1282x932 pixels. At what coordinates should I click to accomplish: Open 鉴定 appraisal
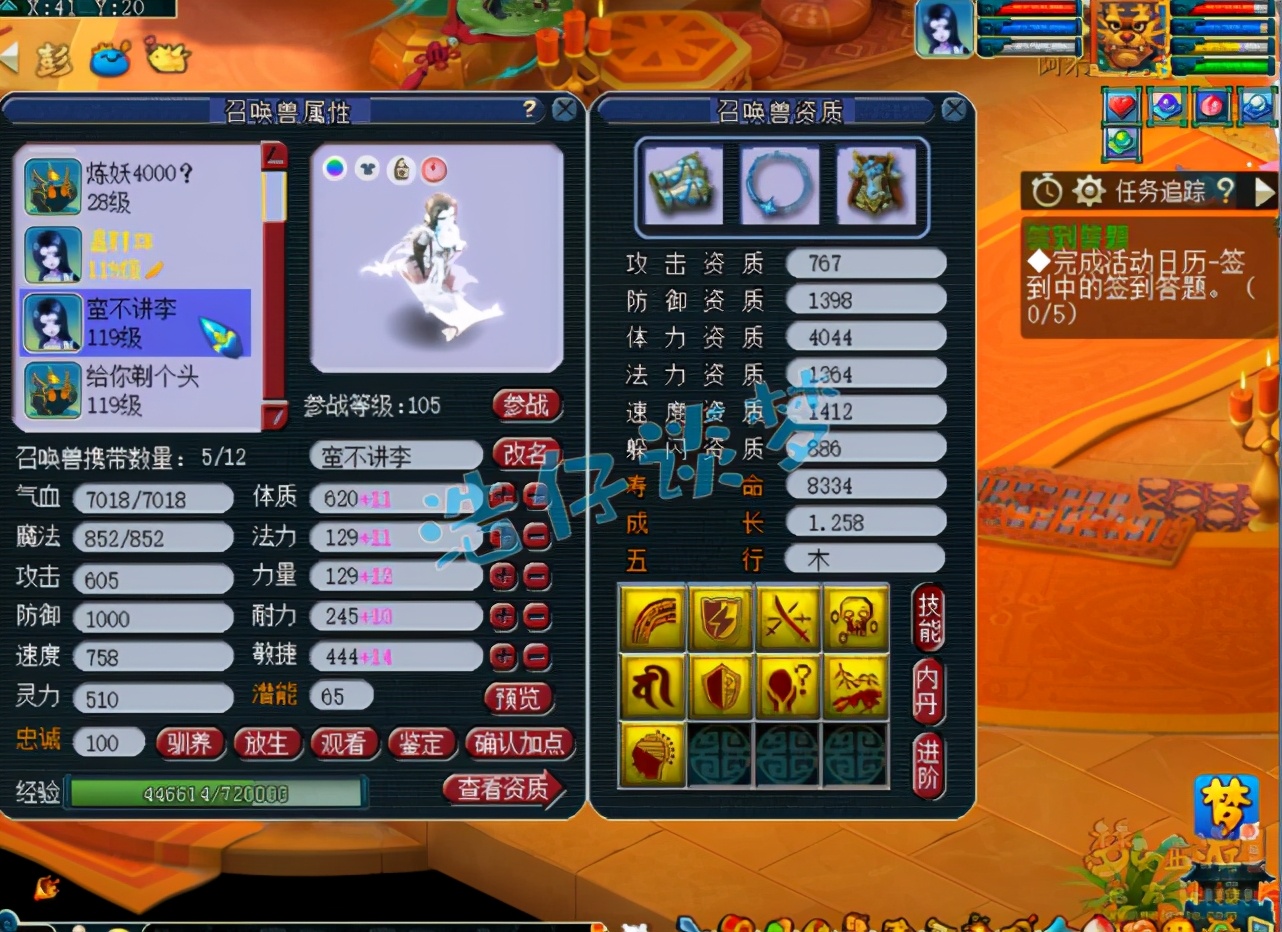click(x=421, y=743)
